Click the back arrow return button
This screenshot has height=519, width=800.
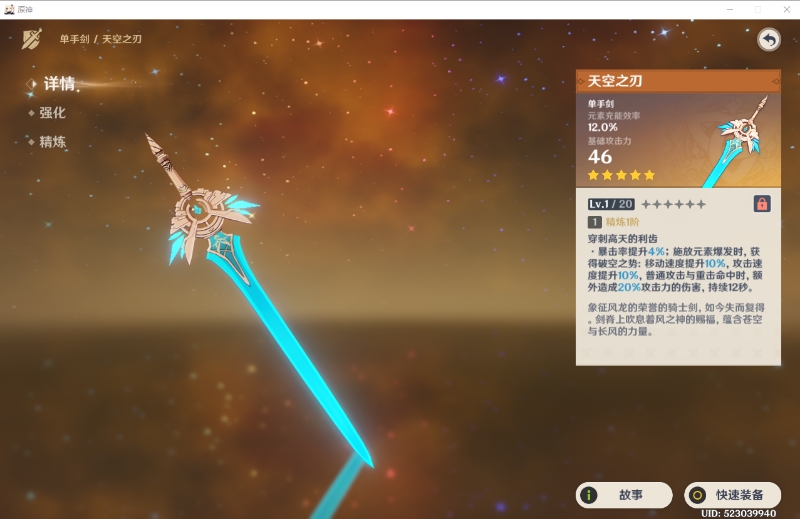pyautogui.click(x=768, y=39)
